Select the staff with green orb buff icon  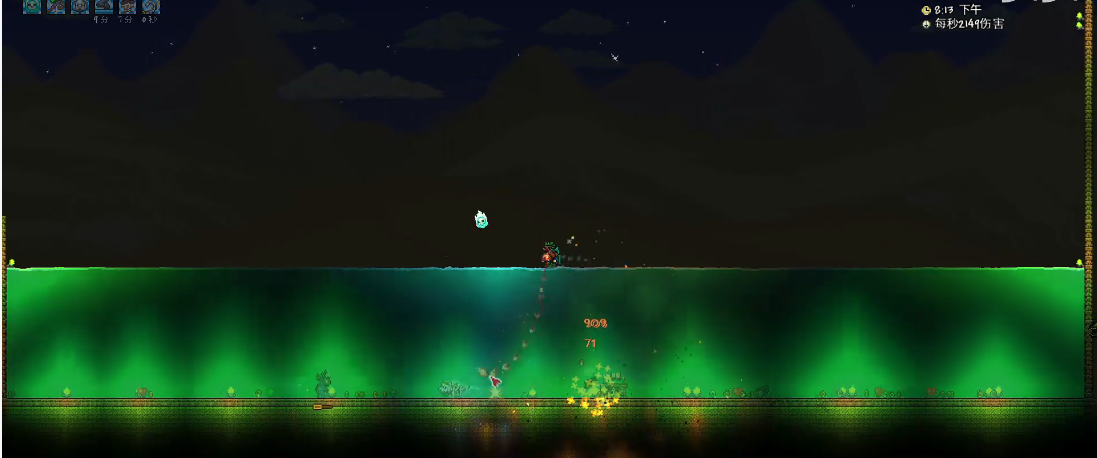pos(56,6)
